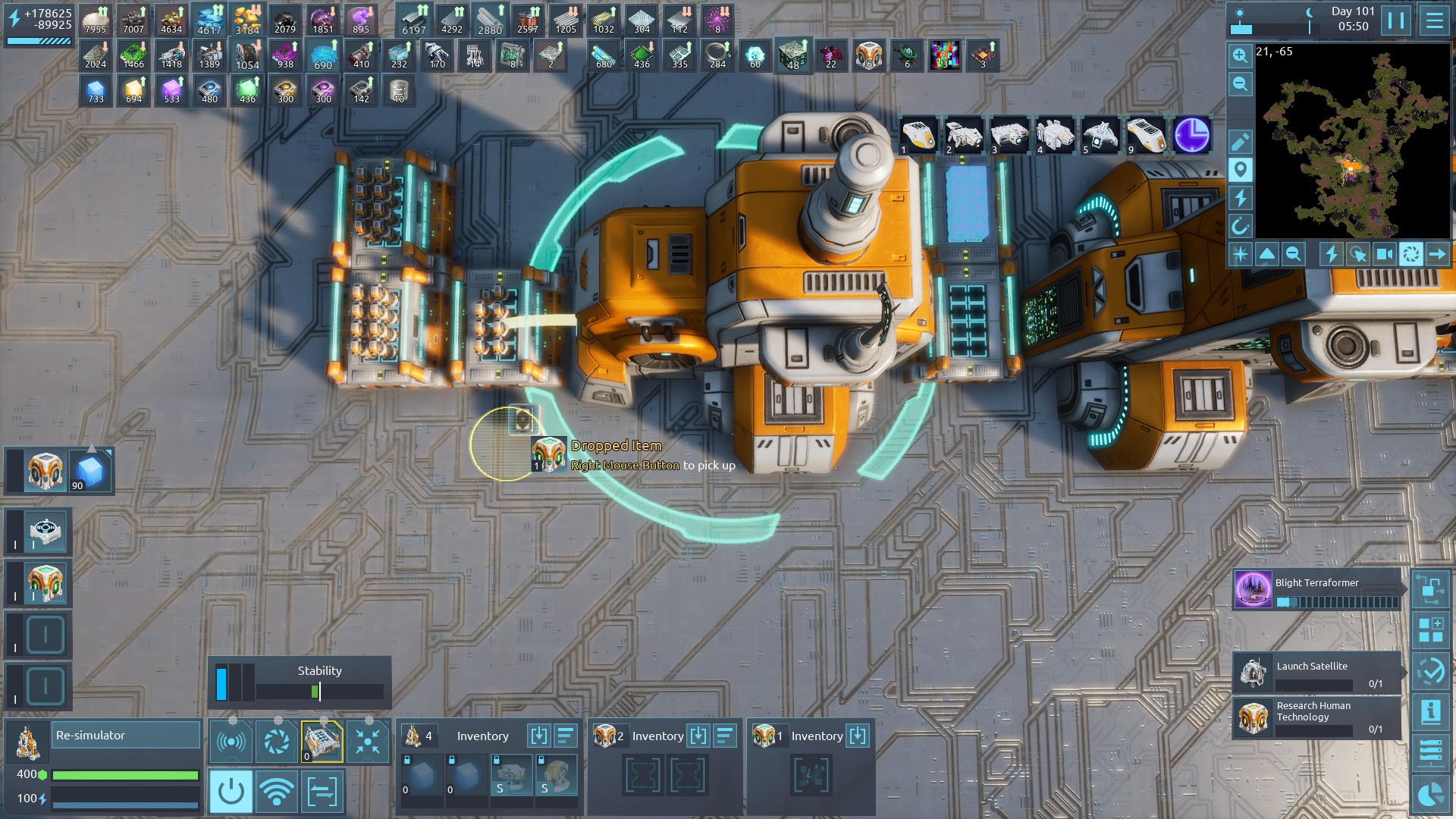Screen dimensions: 1456x819
Task: Select build bar slot number one
Action: (x=919, y=136)
